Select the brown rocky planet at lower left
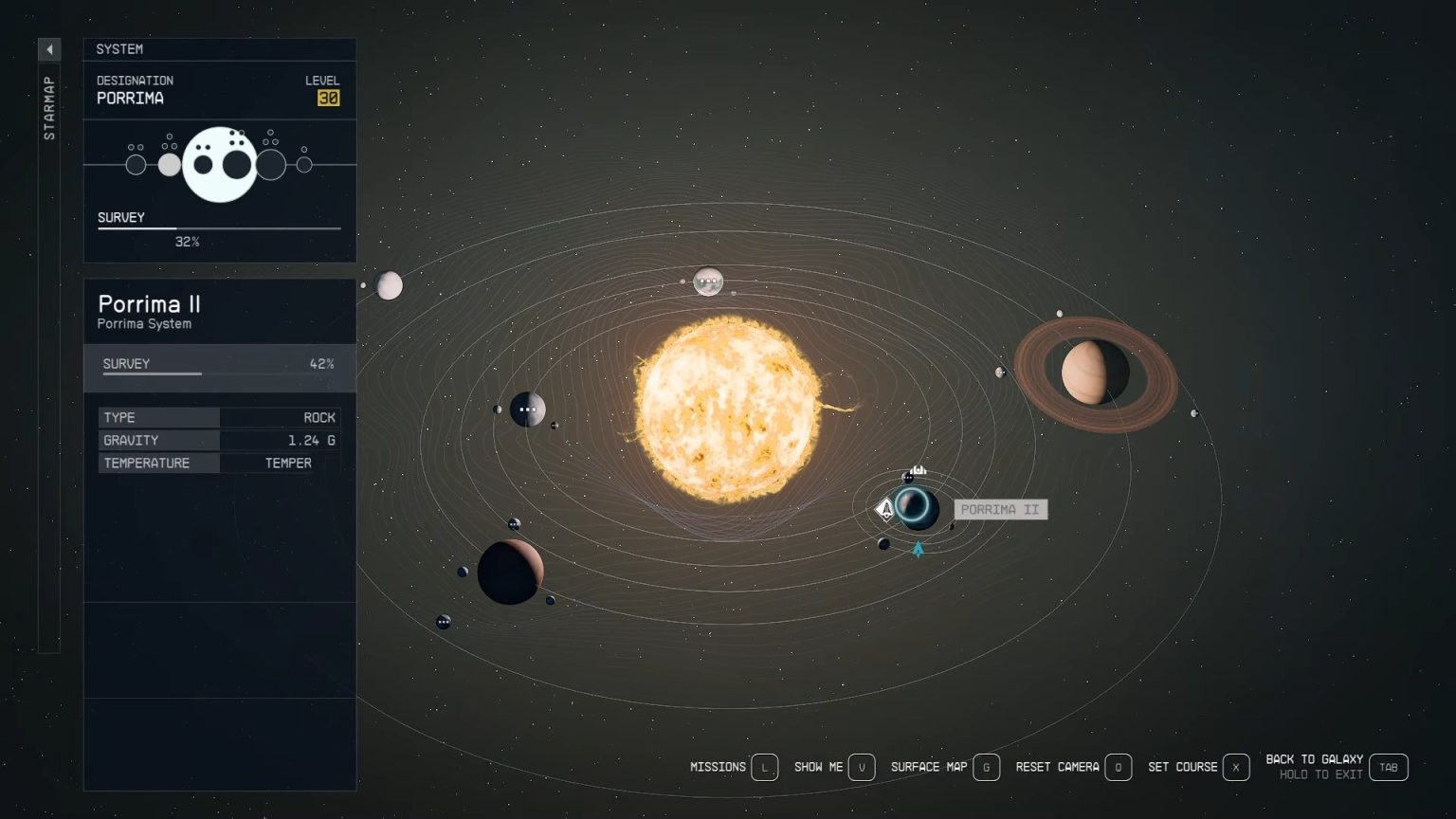The height and width of the screenshot is (819, 1456). pyautogui.click(x=512, y=572)
